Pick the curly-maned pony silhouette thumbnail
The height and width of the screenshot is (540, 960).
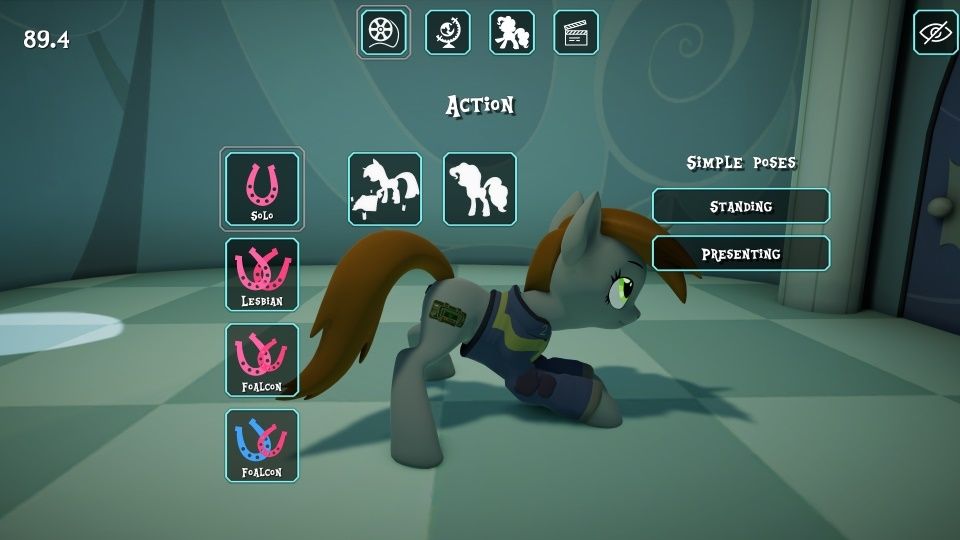point(480,189)
